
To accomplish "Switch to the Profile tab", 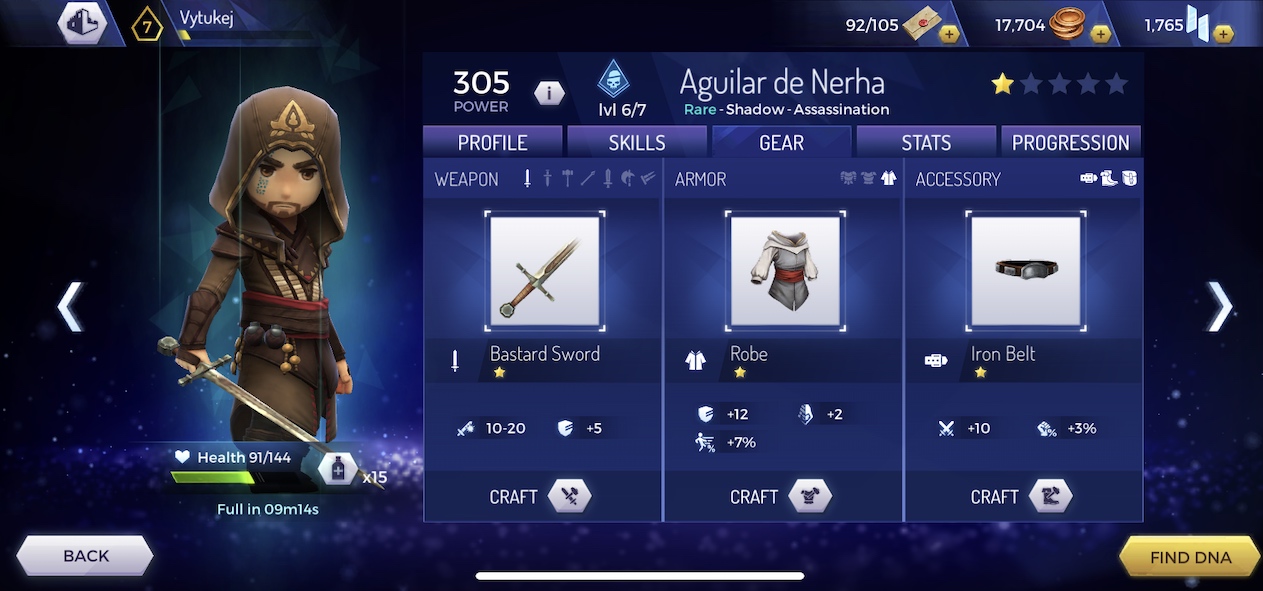I will (x=492, y=142).
